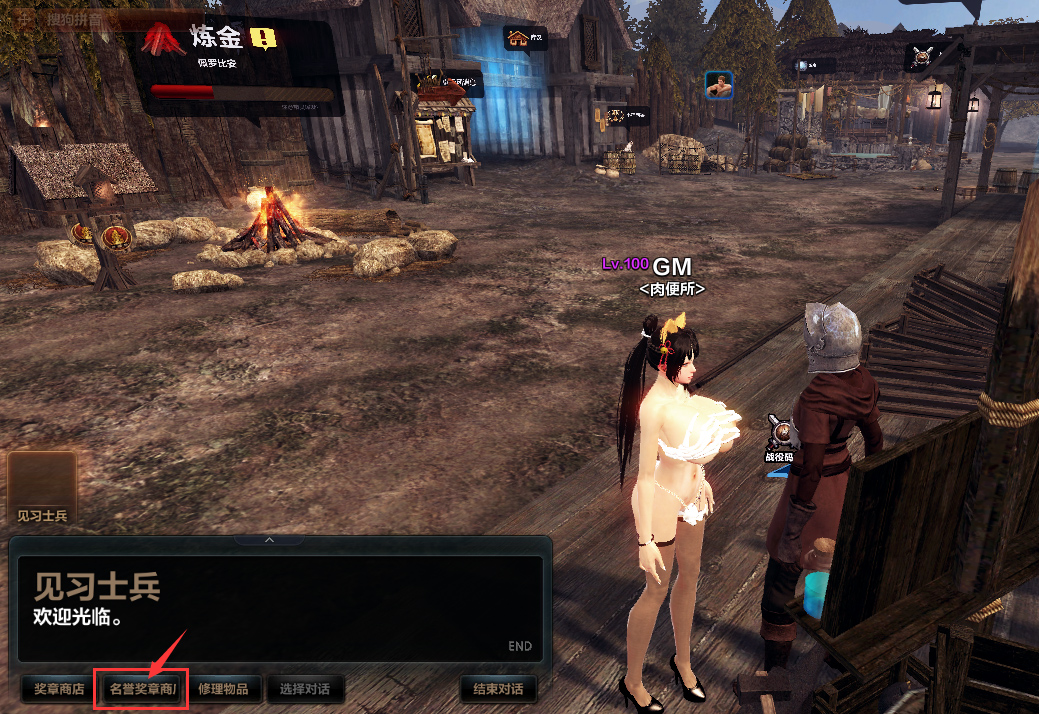Image resolution: width=1039 pixels, height=714 pixels.
Task: Open the 奖章商店 medal shop
Action: tap(58, 689)
